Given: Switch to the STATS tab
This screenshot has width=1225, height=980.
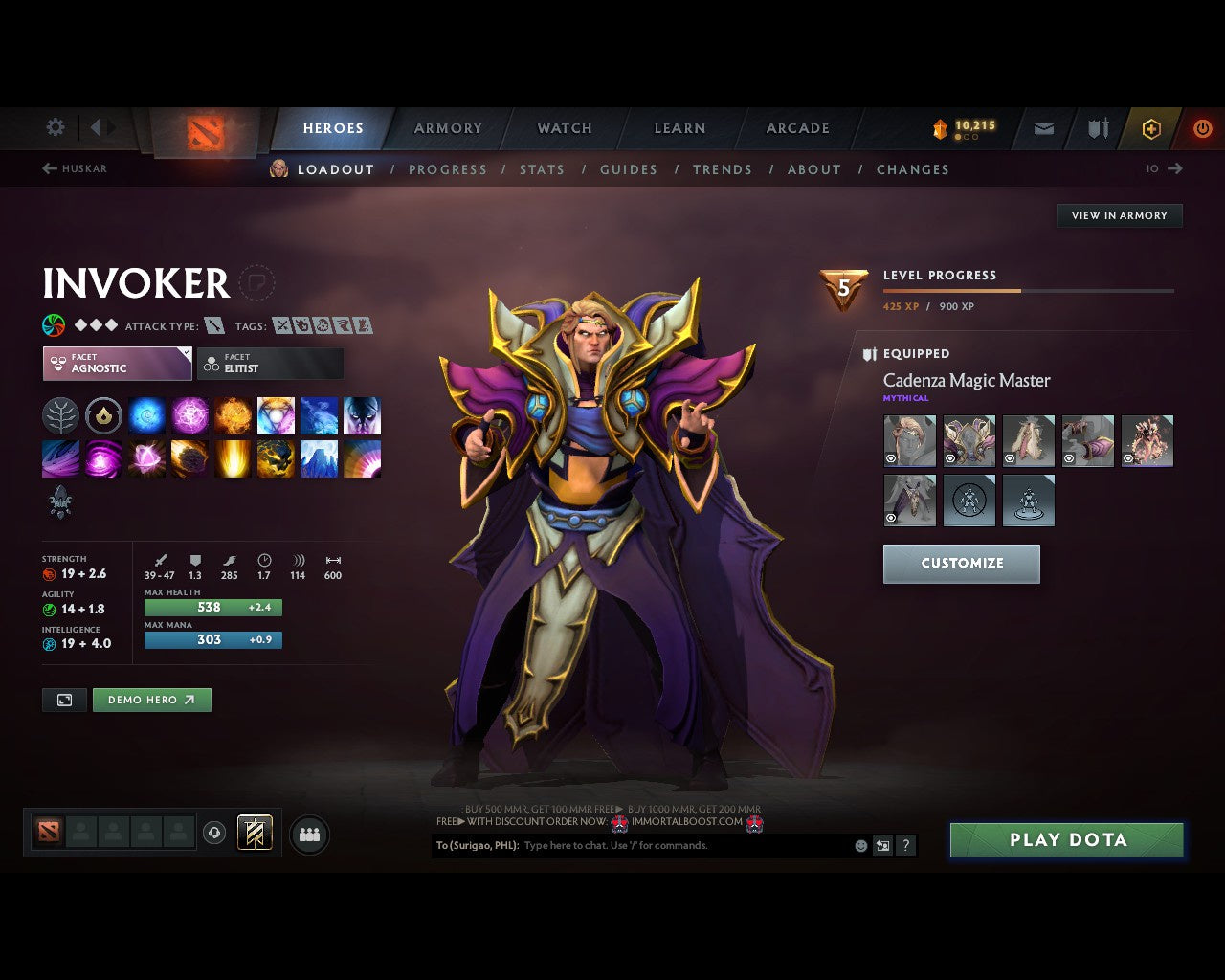Looking at the screenshot, I should click(x=542, y=169).
